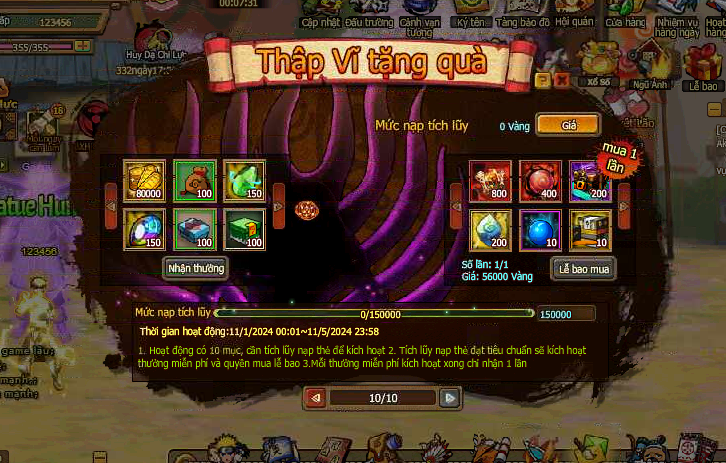This screenshot has width=726, height=463.
Task: Select the rainbow orb 150 reward
Action: click(x=144, y=229)
